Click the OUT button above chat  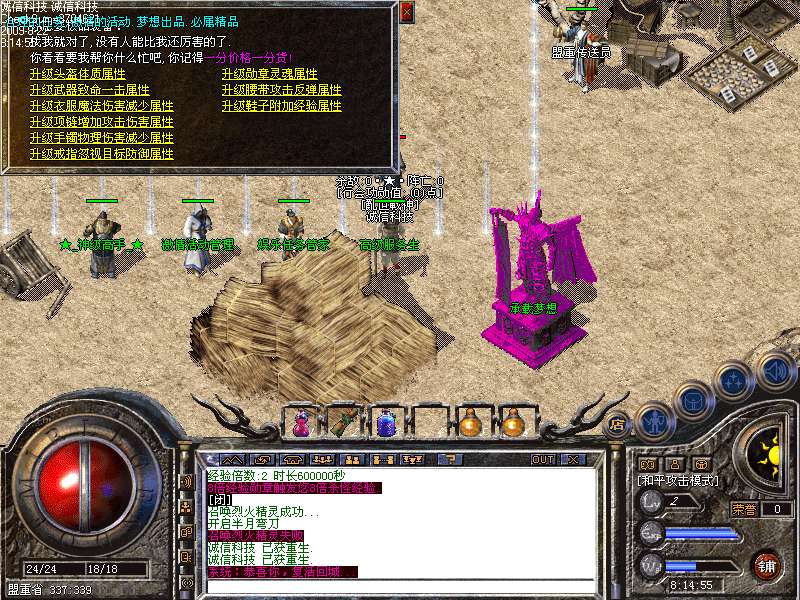(x=542, y=459)
